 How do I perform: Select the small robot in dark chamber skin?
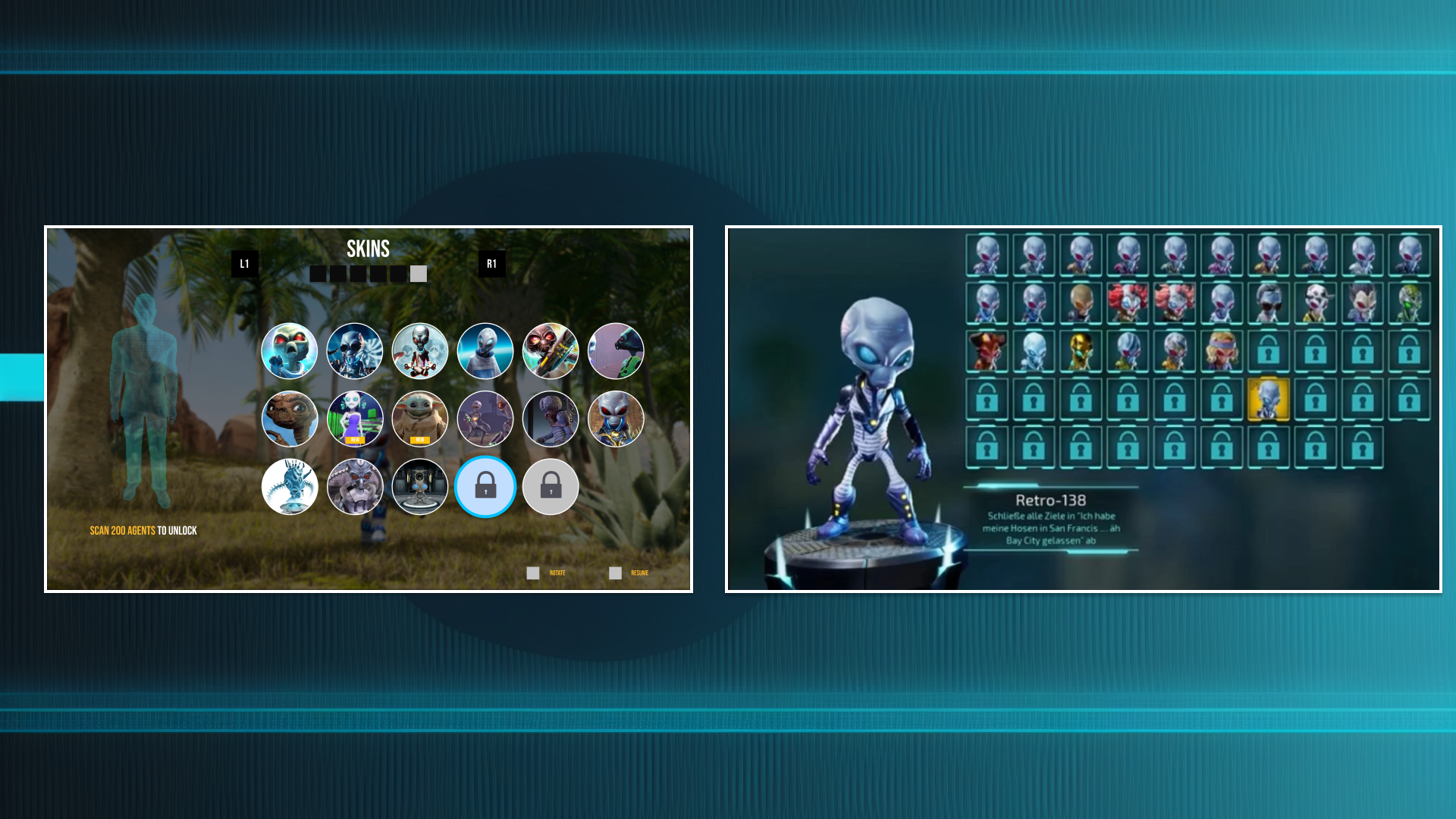pos(420,487)
